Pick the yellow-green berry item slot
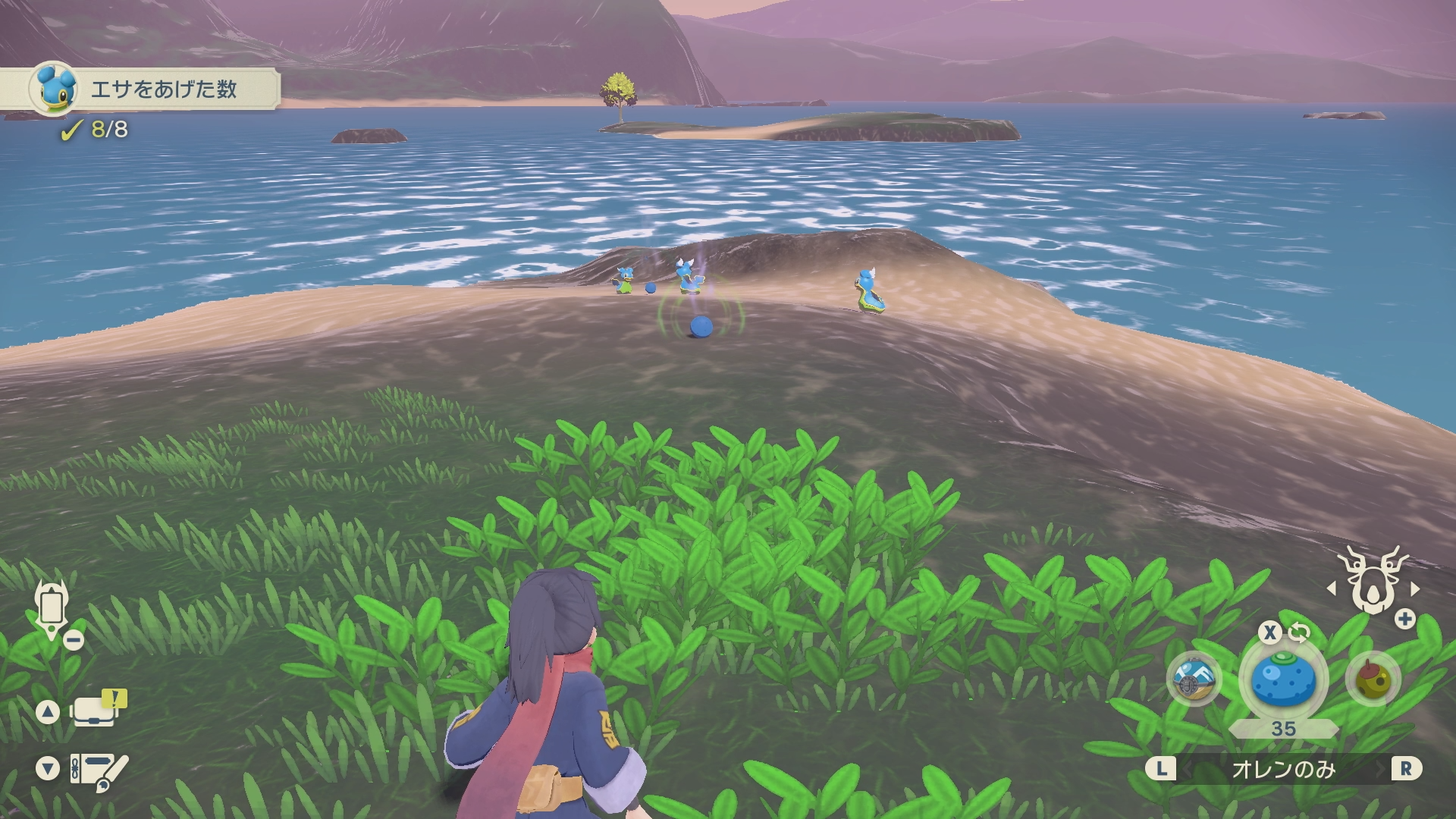The height and width of the screenshot is (819, 1456). 1373,679
